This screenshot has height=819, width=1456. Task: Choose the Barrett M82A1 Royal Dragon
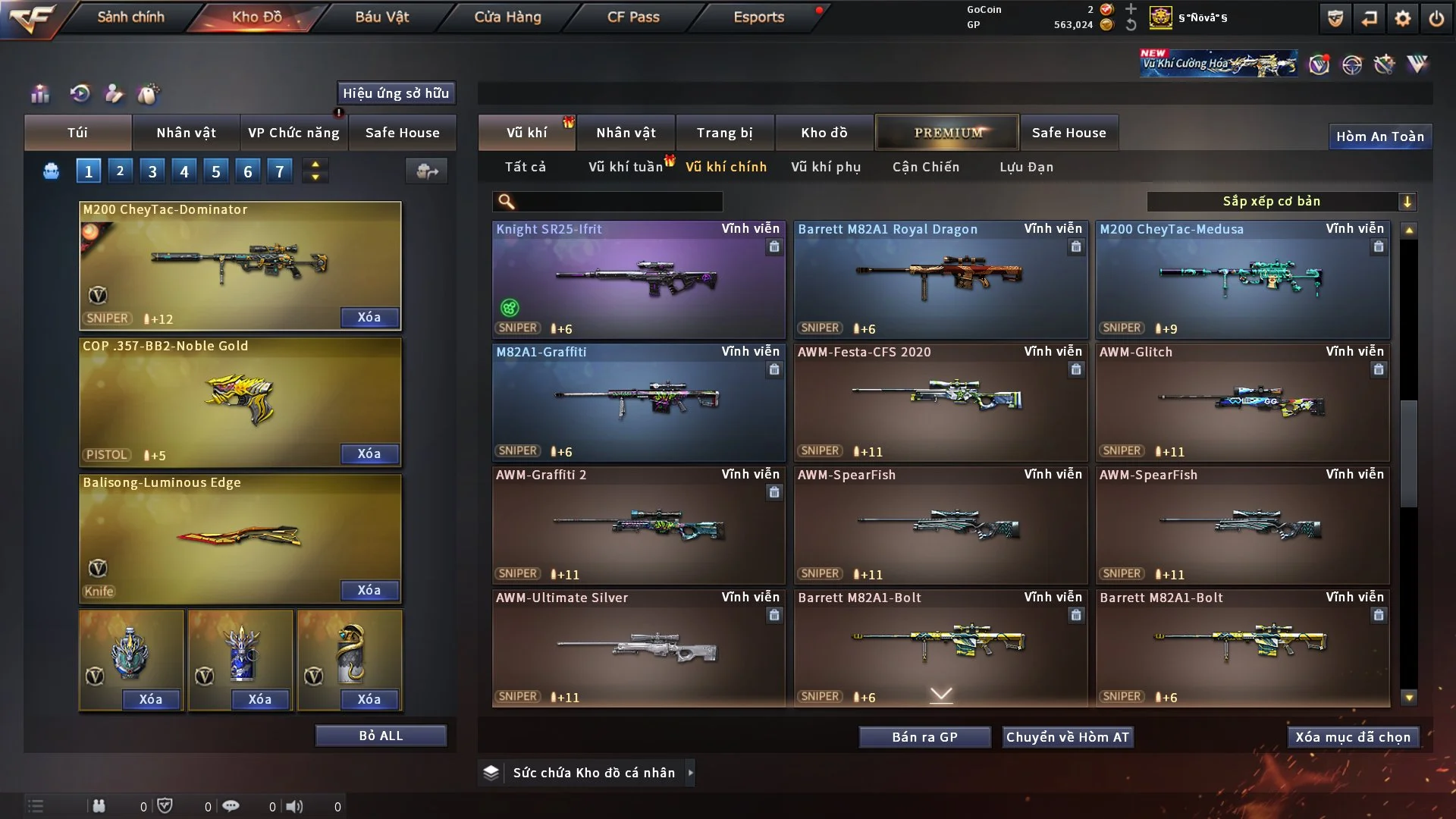(x=940, y=279)
